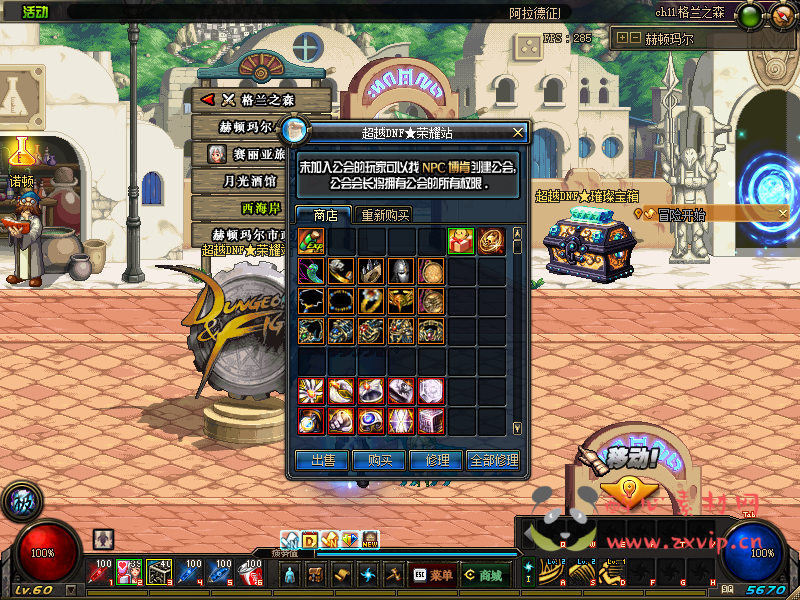The image size is (800, 600).
Task: Select the red gift box shop item
Action: coord(461,241)
